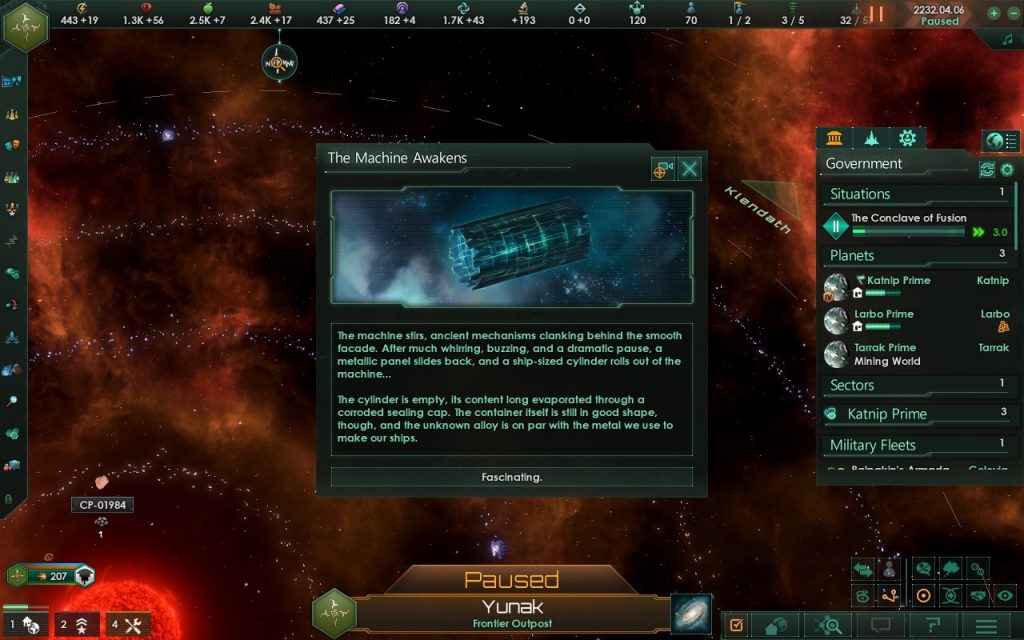Viewport: 1024px width, 640px height.
Task: Switch to the galaxy map view
Action: click(x=691, y=613)
